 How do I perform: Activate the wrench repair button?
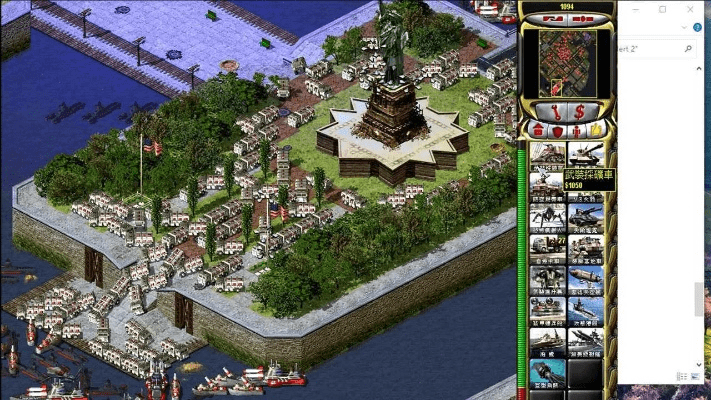point(553,110)
